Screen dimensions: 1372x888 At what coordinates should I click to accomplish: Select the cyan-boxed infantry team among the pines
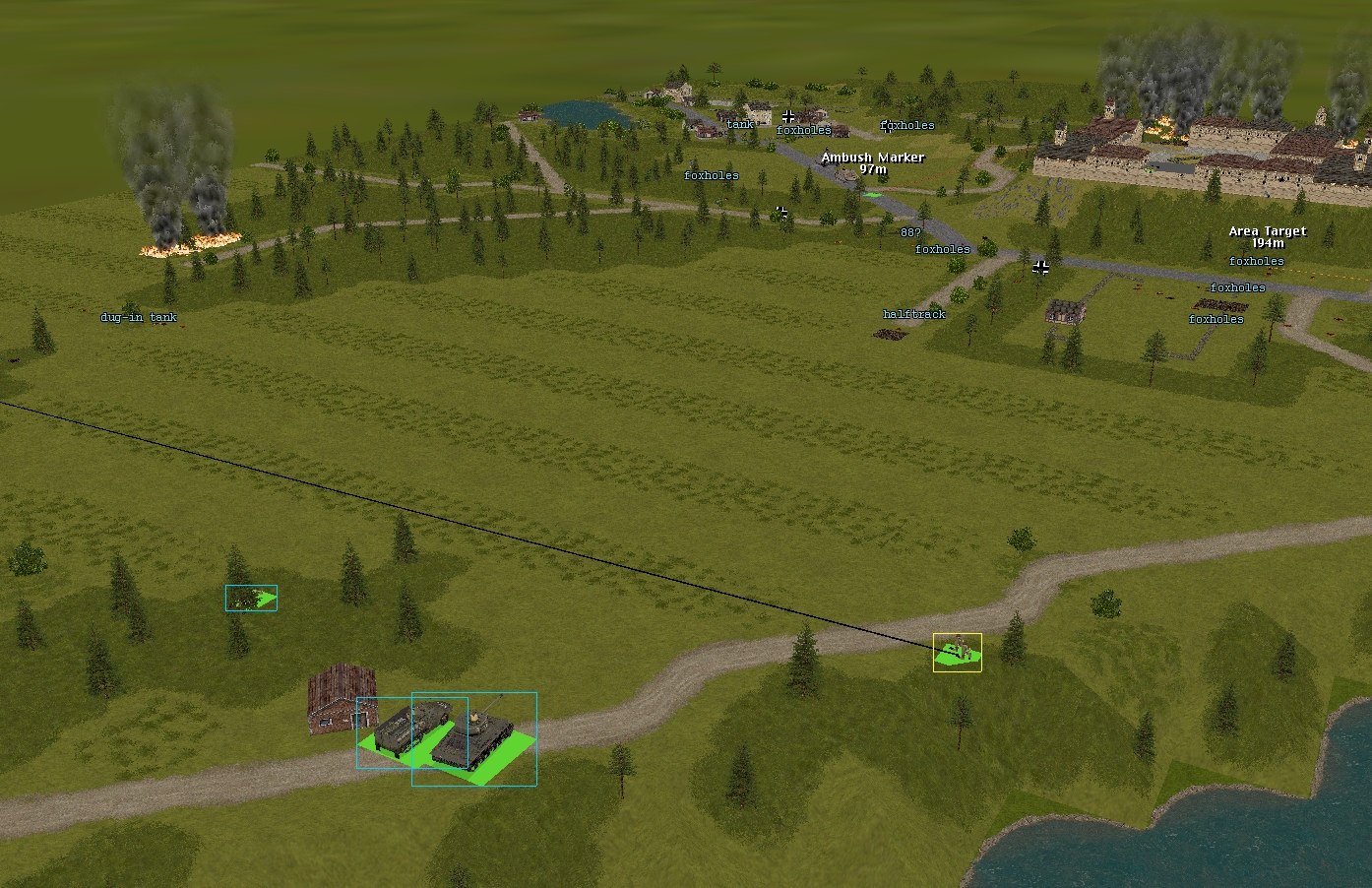(251, 598)
